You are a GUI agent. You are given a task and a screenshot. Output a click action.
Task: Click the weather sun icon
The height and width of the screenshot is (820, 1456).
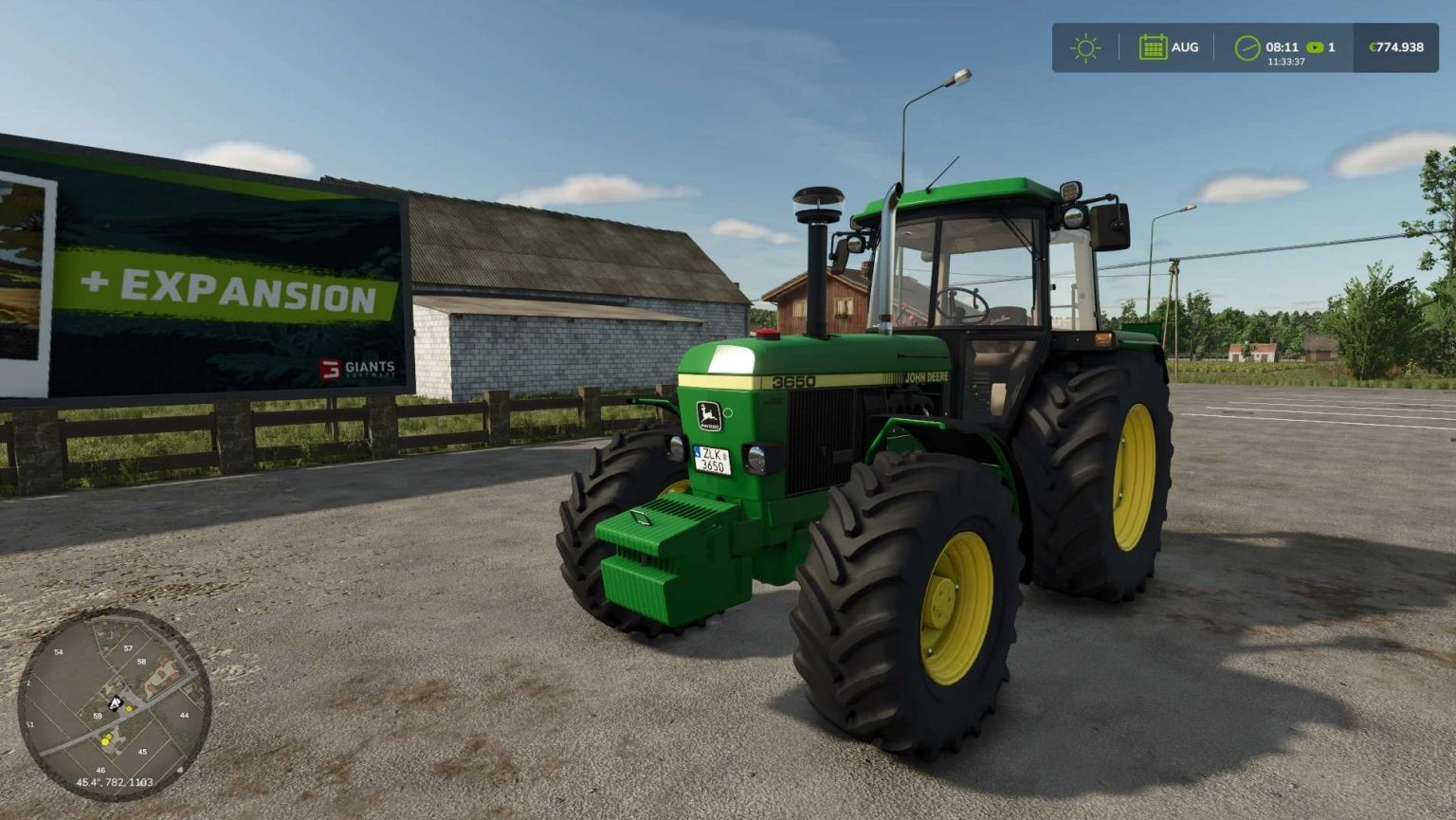point(1086,45)
